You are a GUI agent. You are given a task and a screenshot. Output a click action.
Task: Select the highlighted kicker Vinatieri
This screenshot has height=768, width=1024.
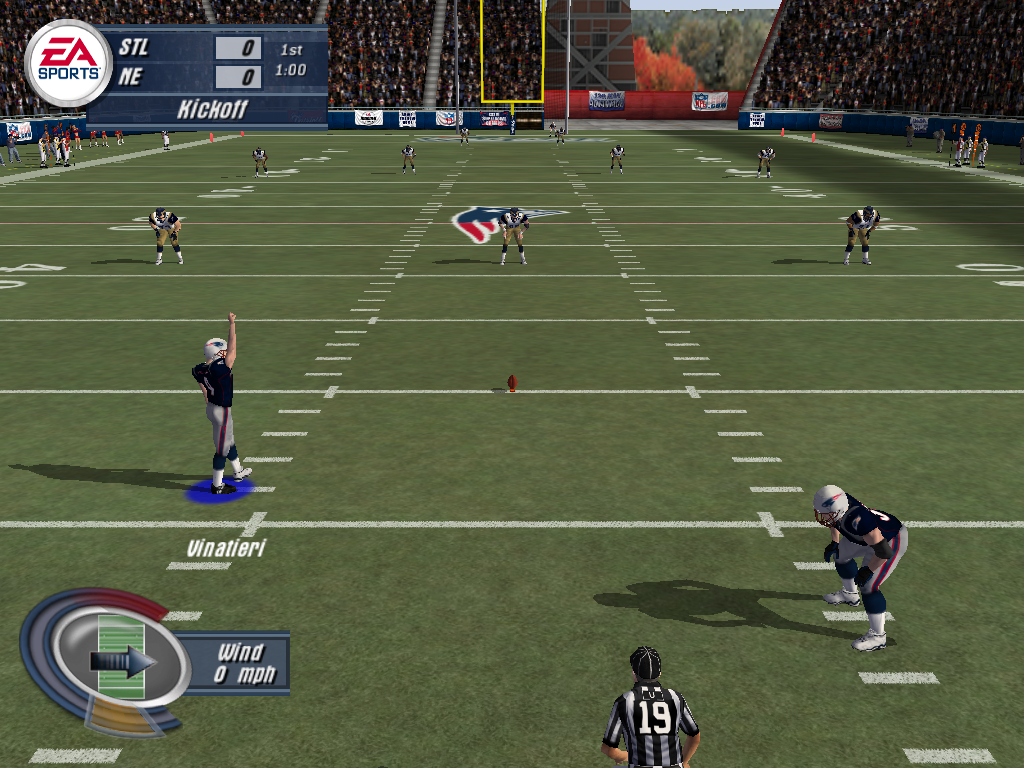tap(219, 413)
